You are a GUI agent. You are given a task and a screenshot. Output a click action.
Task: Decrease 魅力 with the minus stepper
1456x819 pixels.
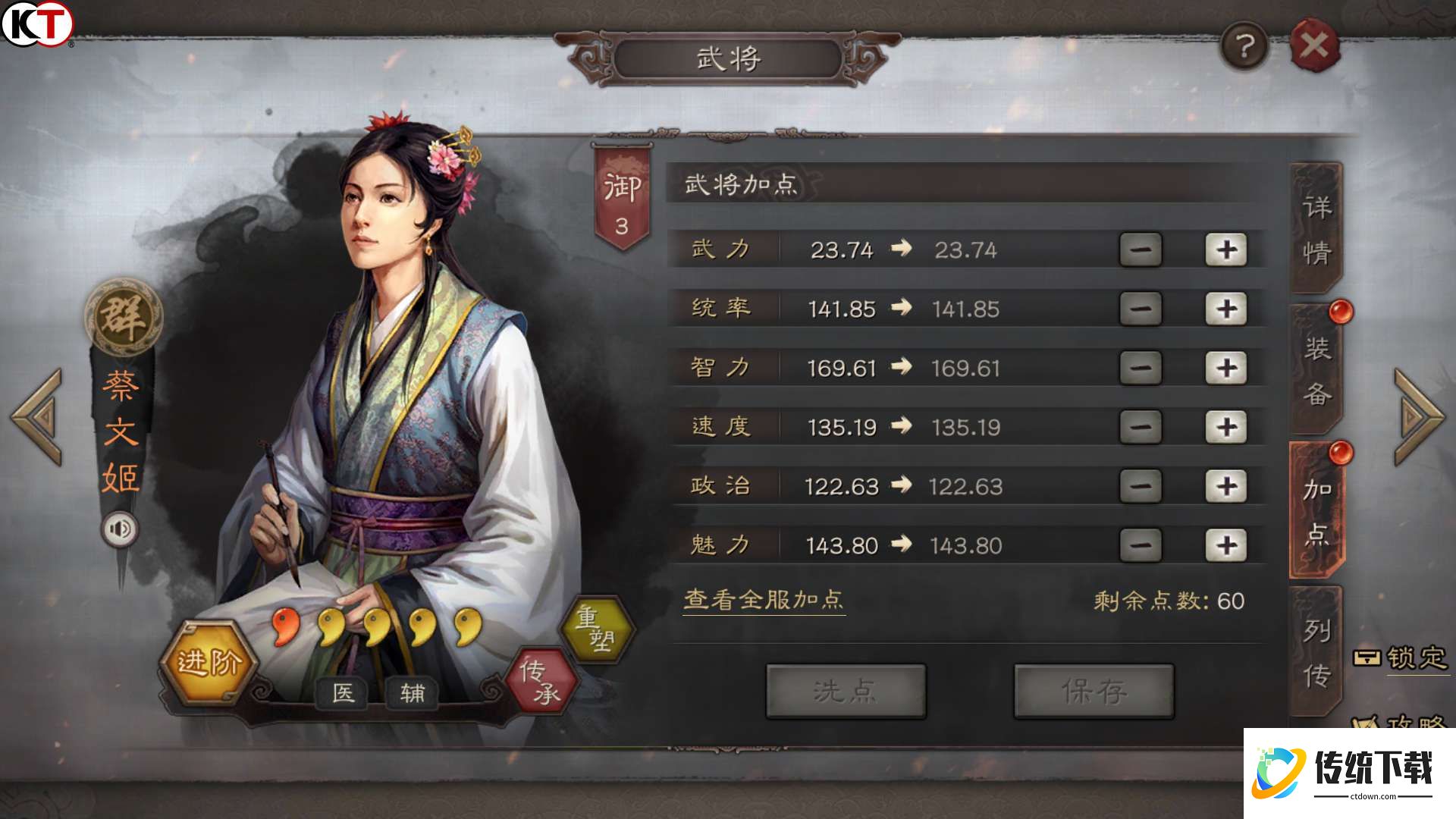point(1140,544)
